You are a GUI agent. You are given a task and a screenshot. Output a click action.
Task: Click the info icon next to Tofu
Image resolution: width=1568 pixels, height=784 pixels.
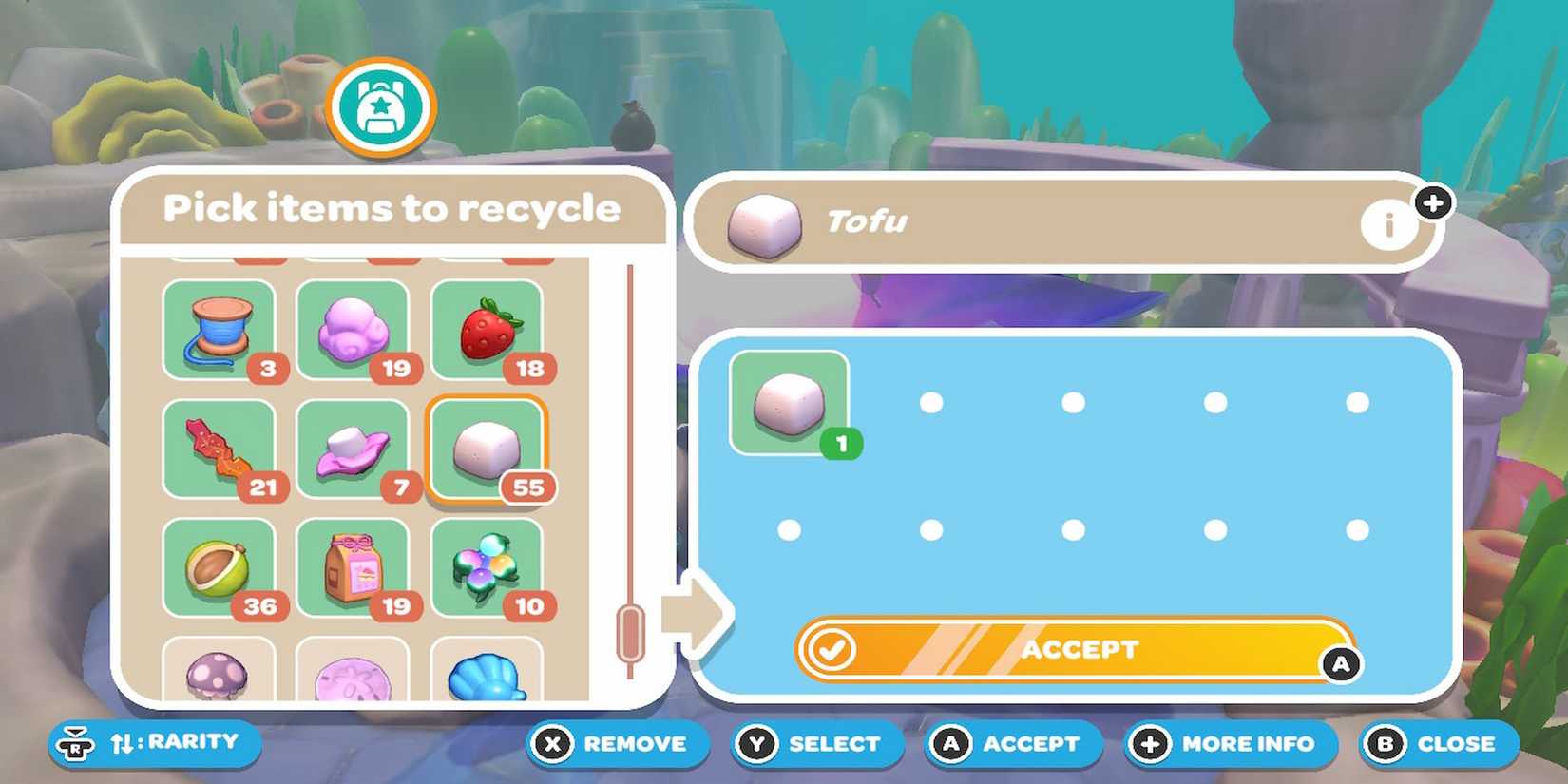pos(1388,225)
